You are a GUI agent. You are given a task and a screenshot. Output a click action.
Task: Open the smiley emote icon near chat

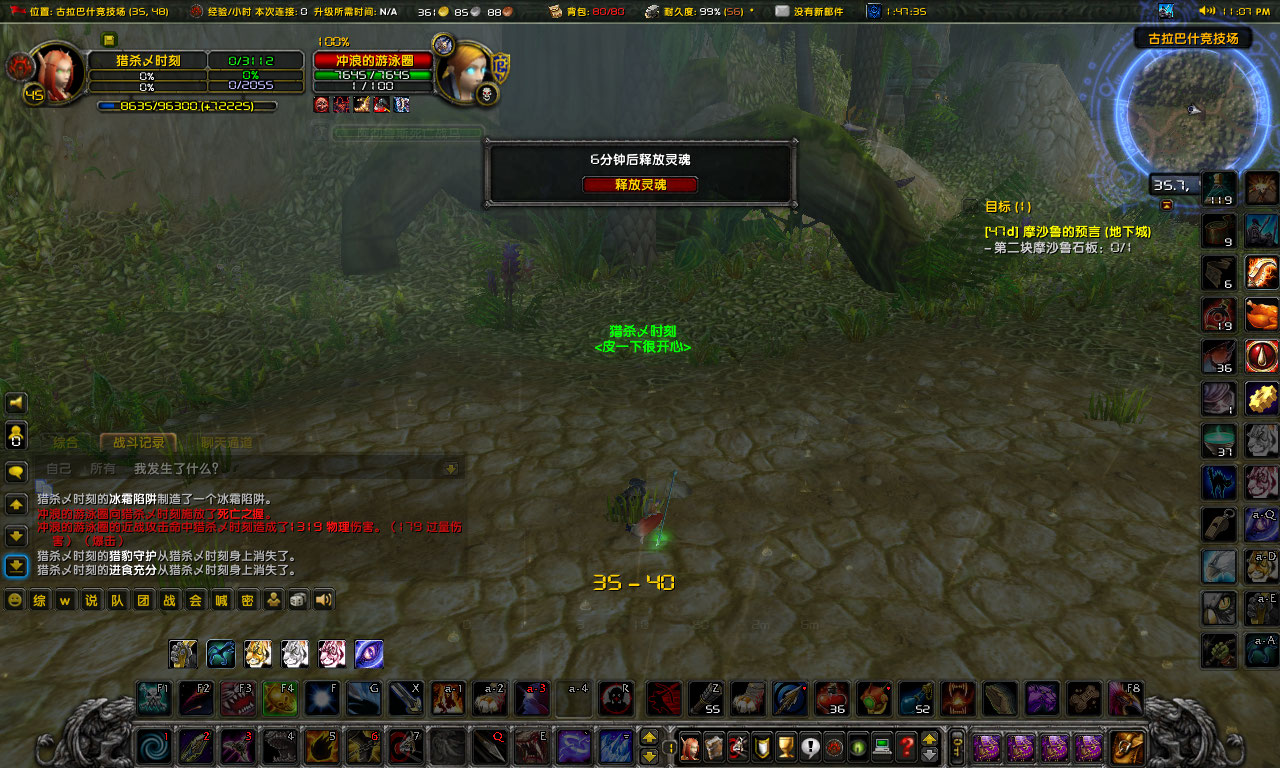14,600
